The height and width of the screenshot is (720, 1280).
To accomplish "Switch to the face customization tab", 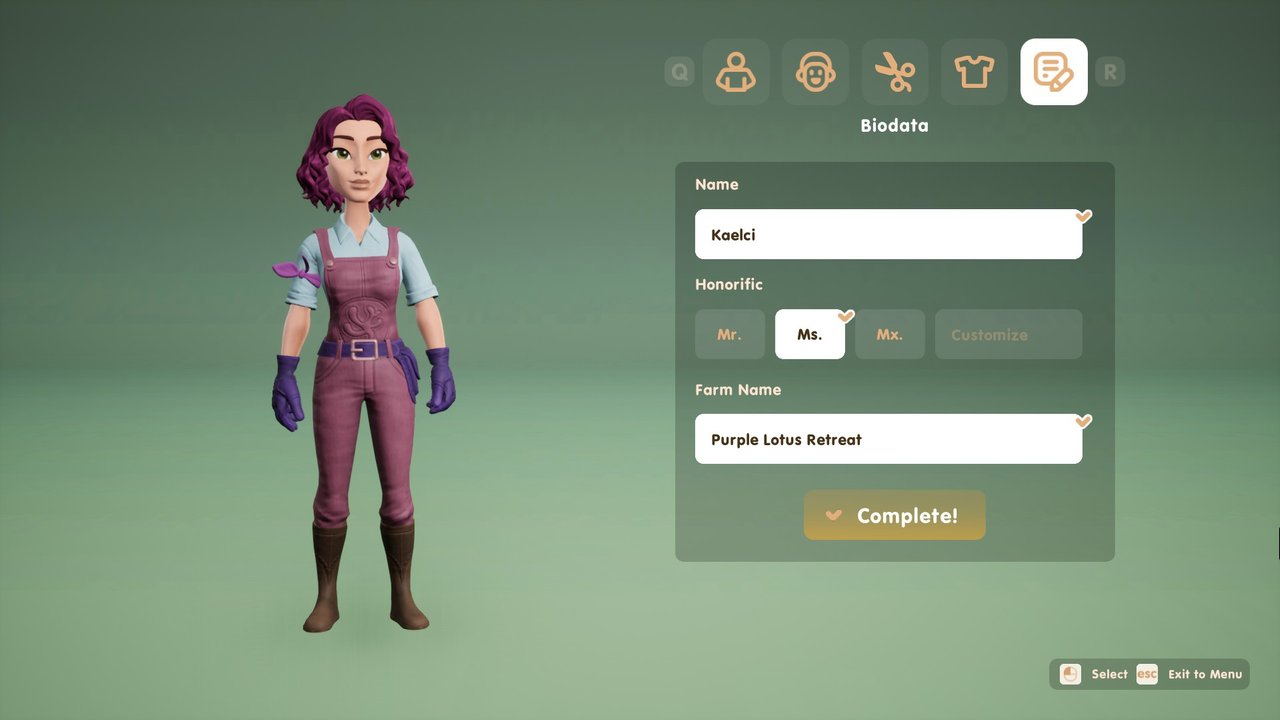I will coord(815,72).
